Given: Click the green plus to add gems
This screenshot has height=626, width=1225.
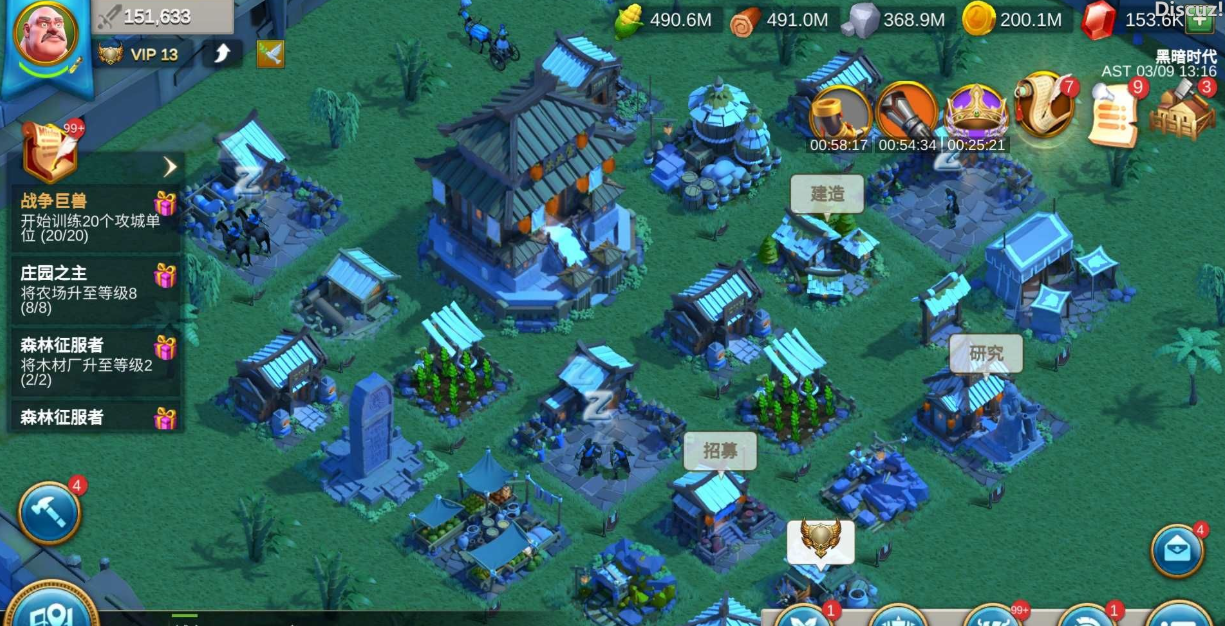Looking at the screenshot, I should coord(1198,20).
